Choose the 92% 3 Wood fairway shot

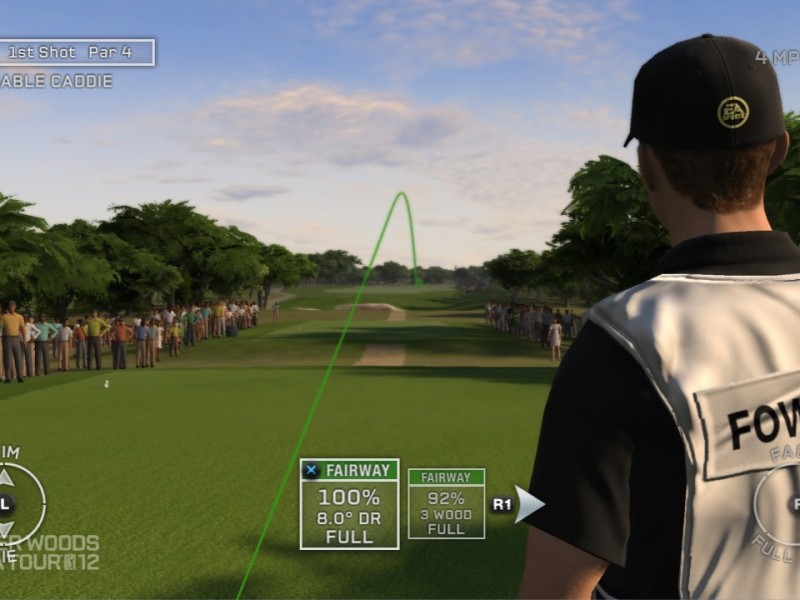pos(446,503)
